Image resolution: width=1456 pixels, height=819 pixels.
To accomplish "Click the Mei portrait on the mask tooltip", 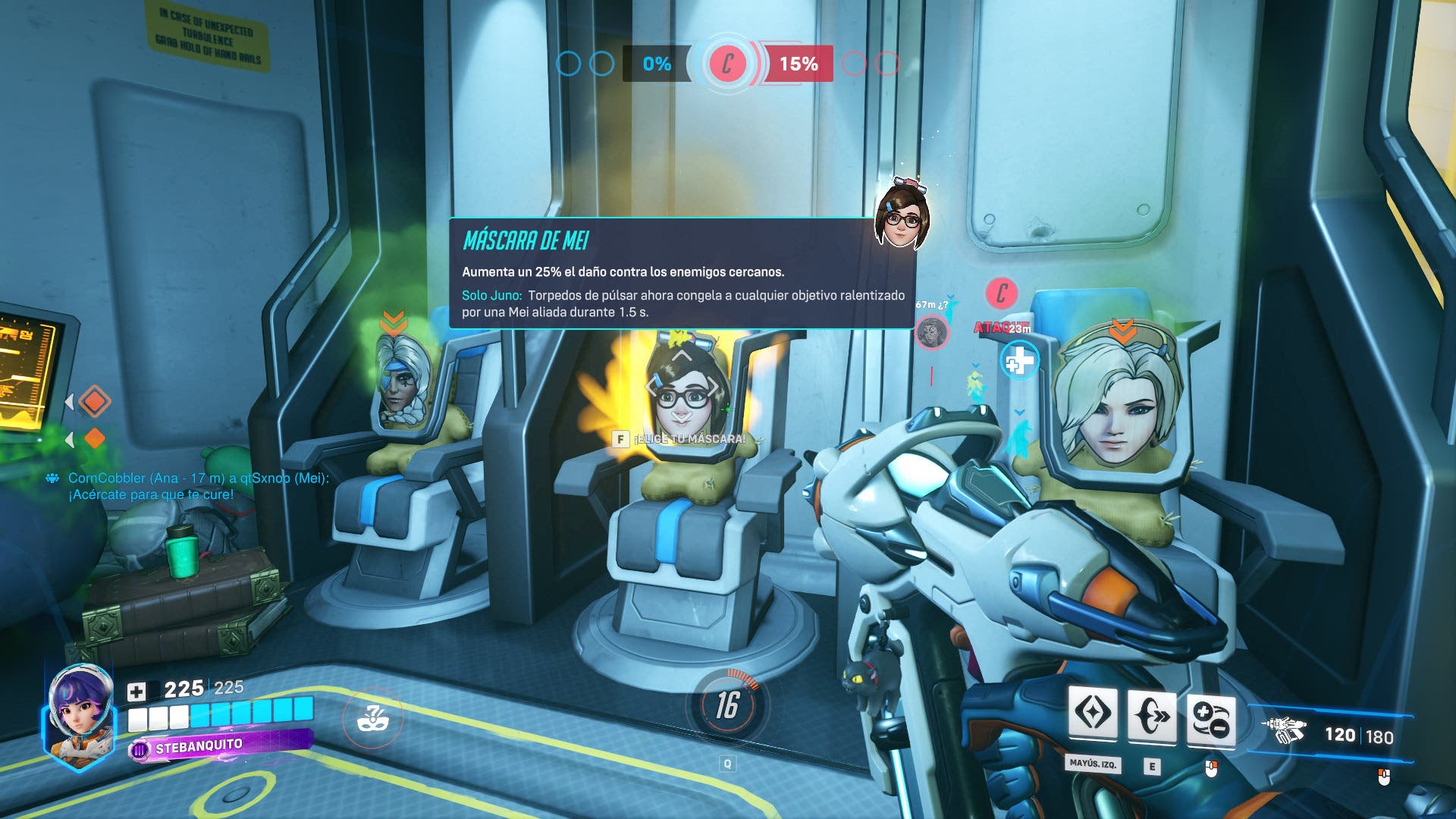I will (x=902, y=215).
